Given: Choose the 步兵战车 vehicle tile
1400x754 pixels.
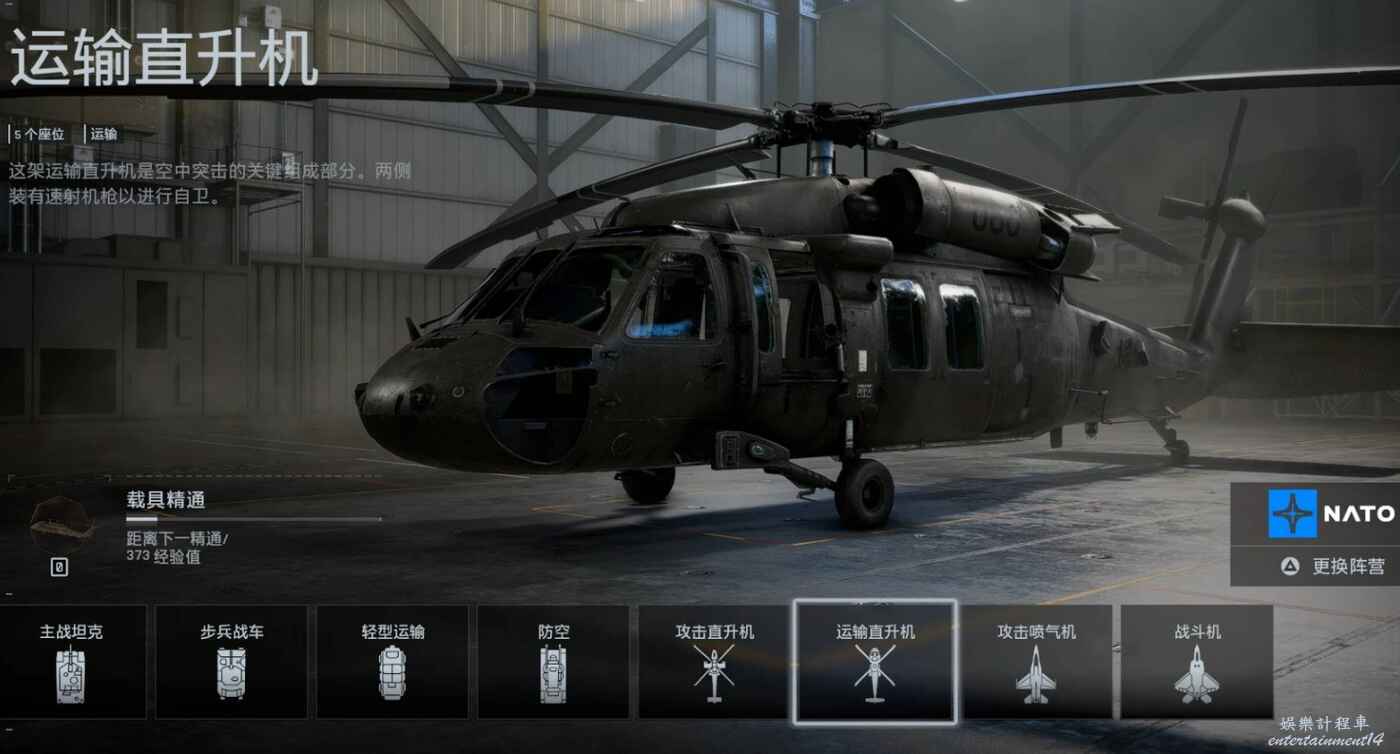Looking at the screenshot, I should pos(231,661).
